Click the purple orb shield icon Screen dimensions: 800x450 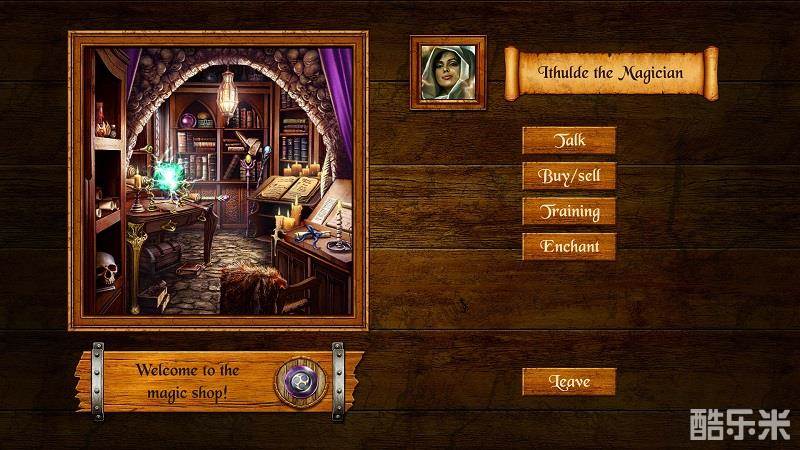pyautogui.click(x=298, y=381)
